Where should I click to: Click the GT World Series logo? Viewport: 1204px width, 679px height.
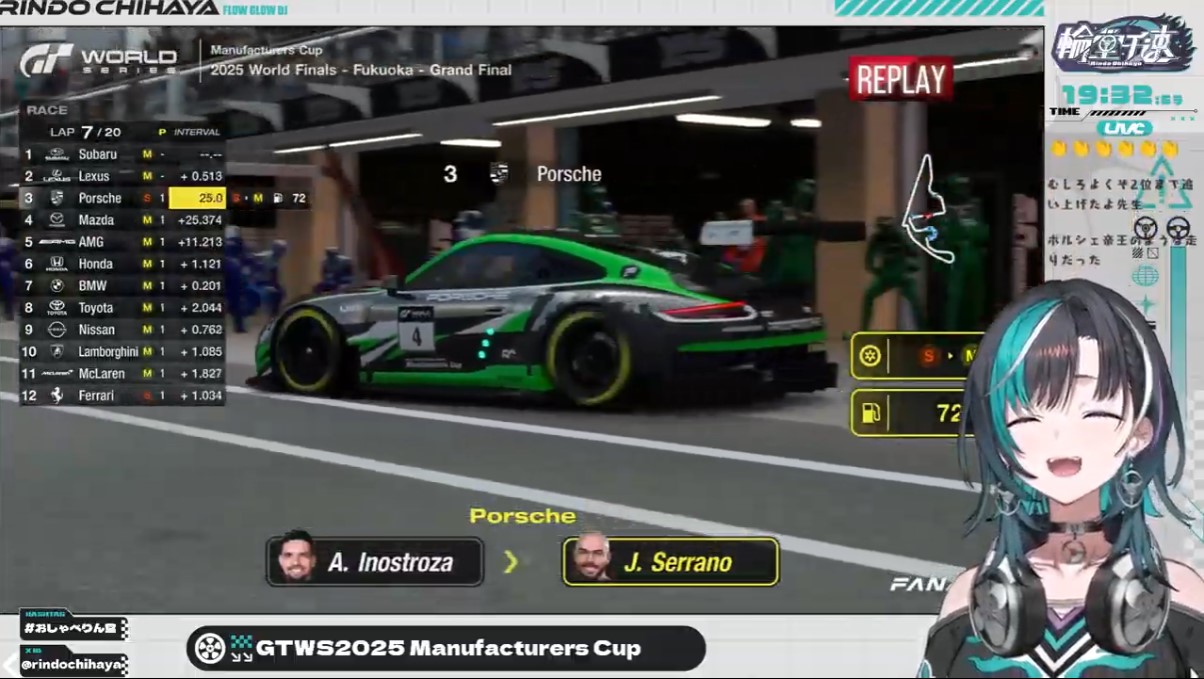tap(98, 61)
